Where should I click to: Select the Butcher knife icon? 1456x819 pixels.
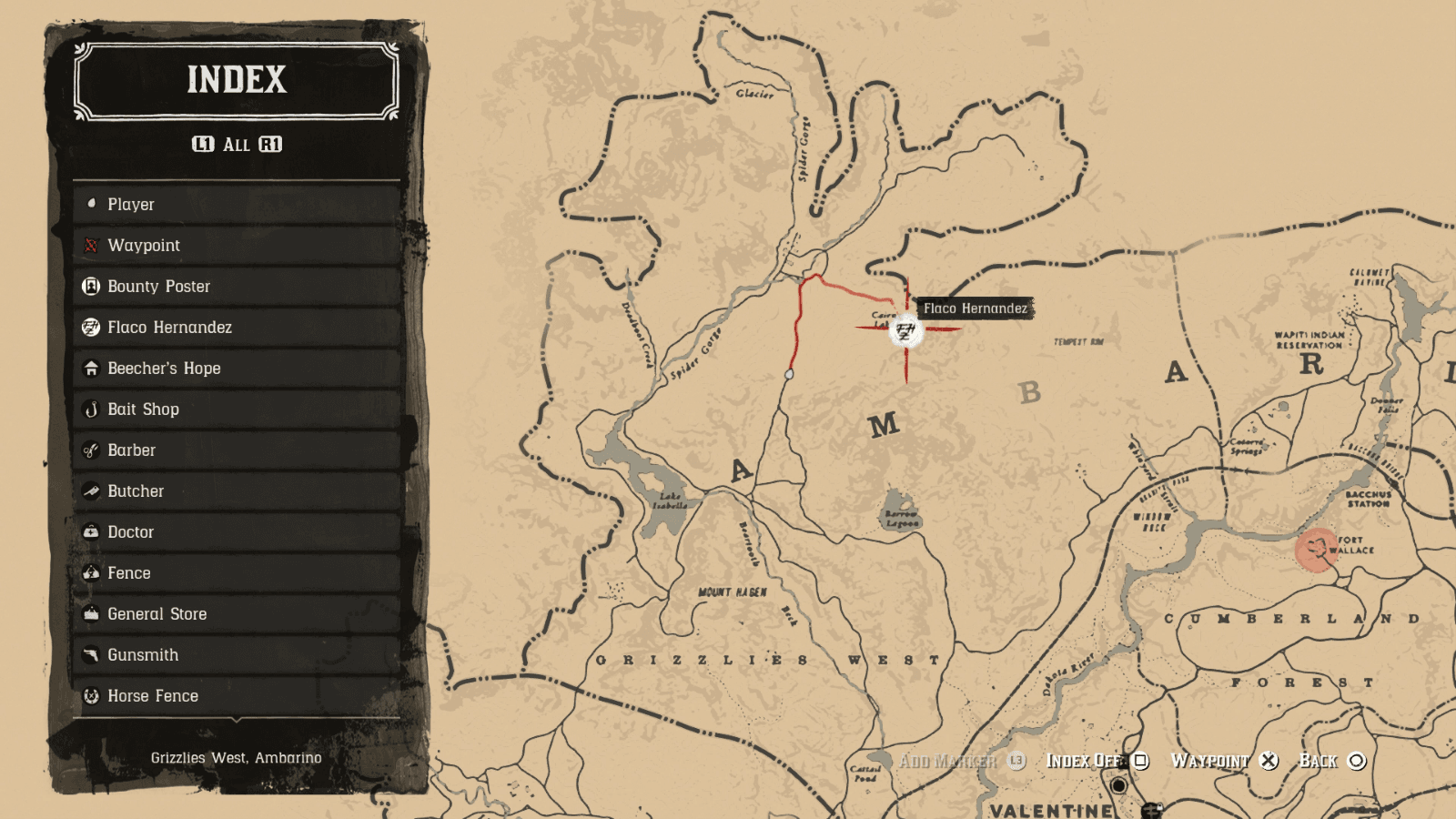coord(90,490)
